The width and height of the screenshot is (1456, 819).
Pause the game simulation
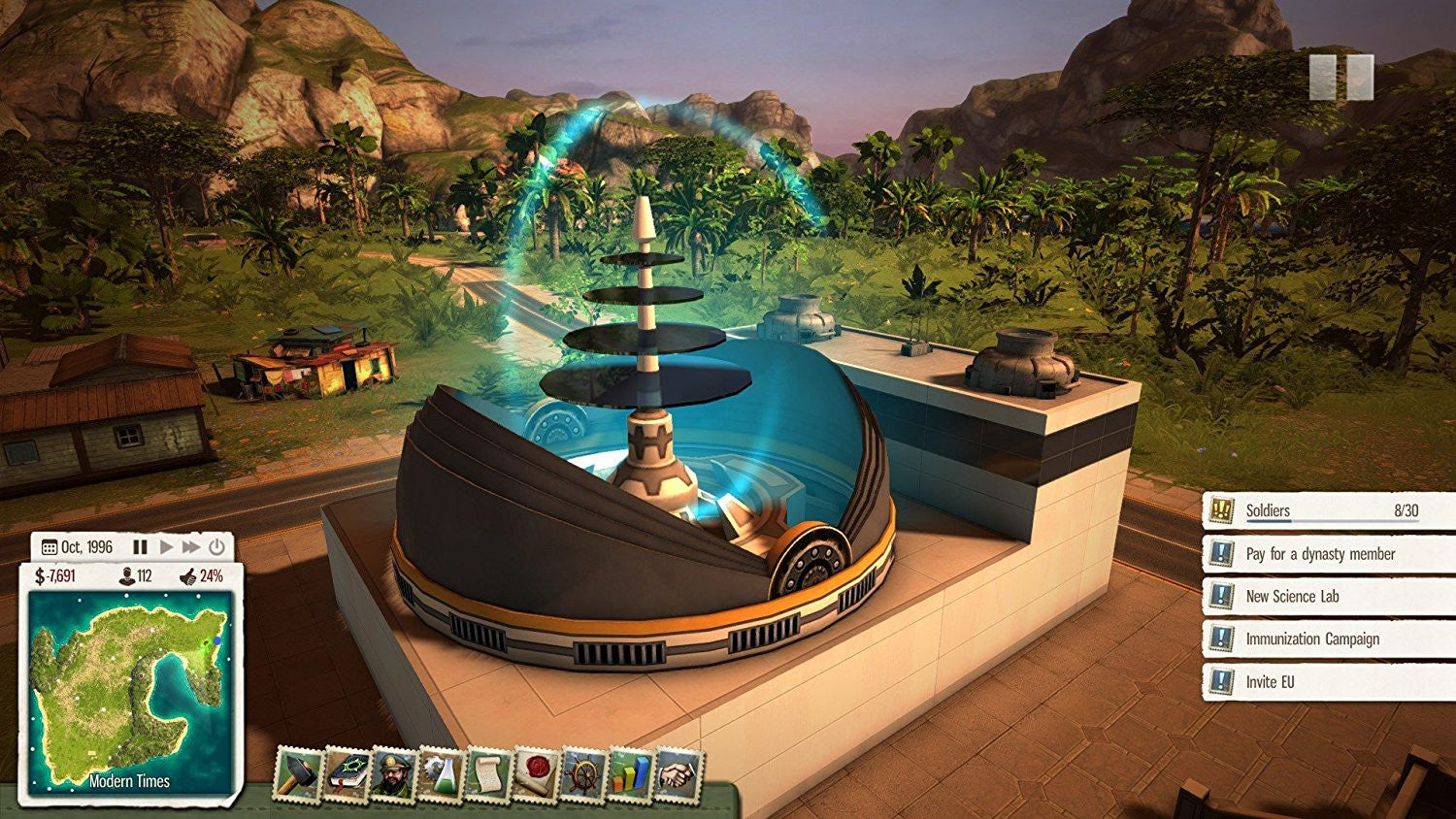[x=140, y=546]
